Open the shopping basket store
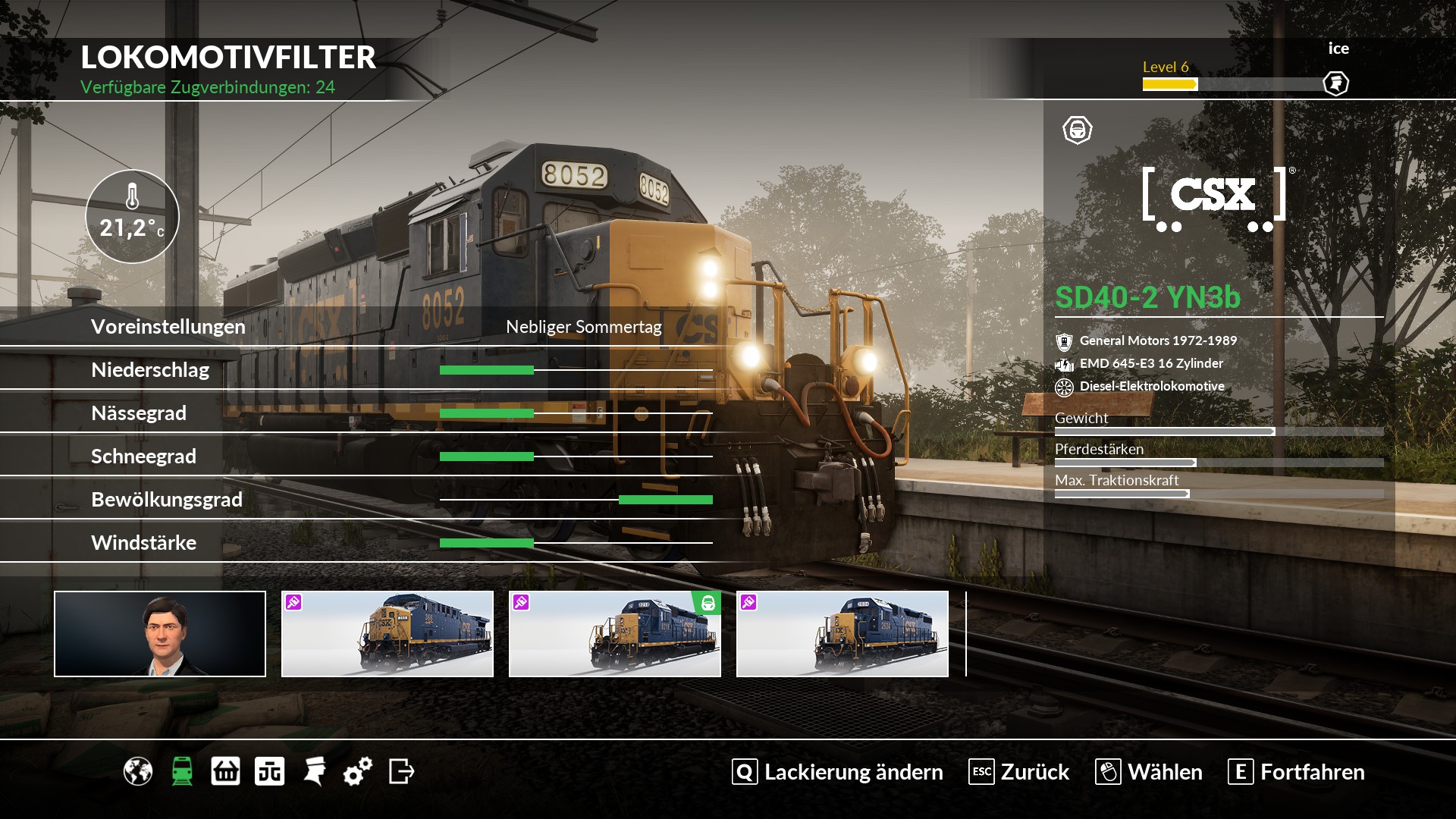The width and height of the screenshot is (1456, 819). click(x=225, y=772)
